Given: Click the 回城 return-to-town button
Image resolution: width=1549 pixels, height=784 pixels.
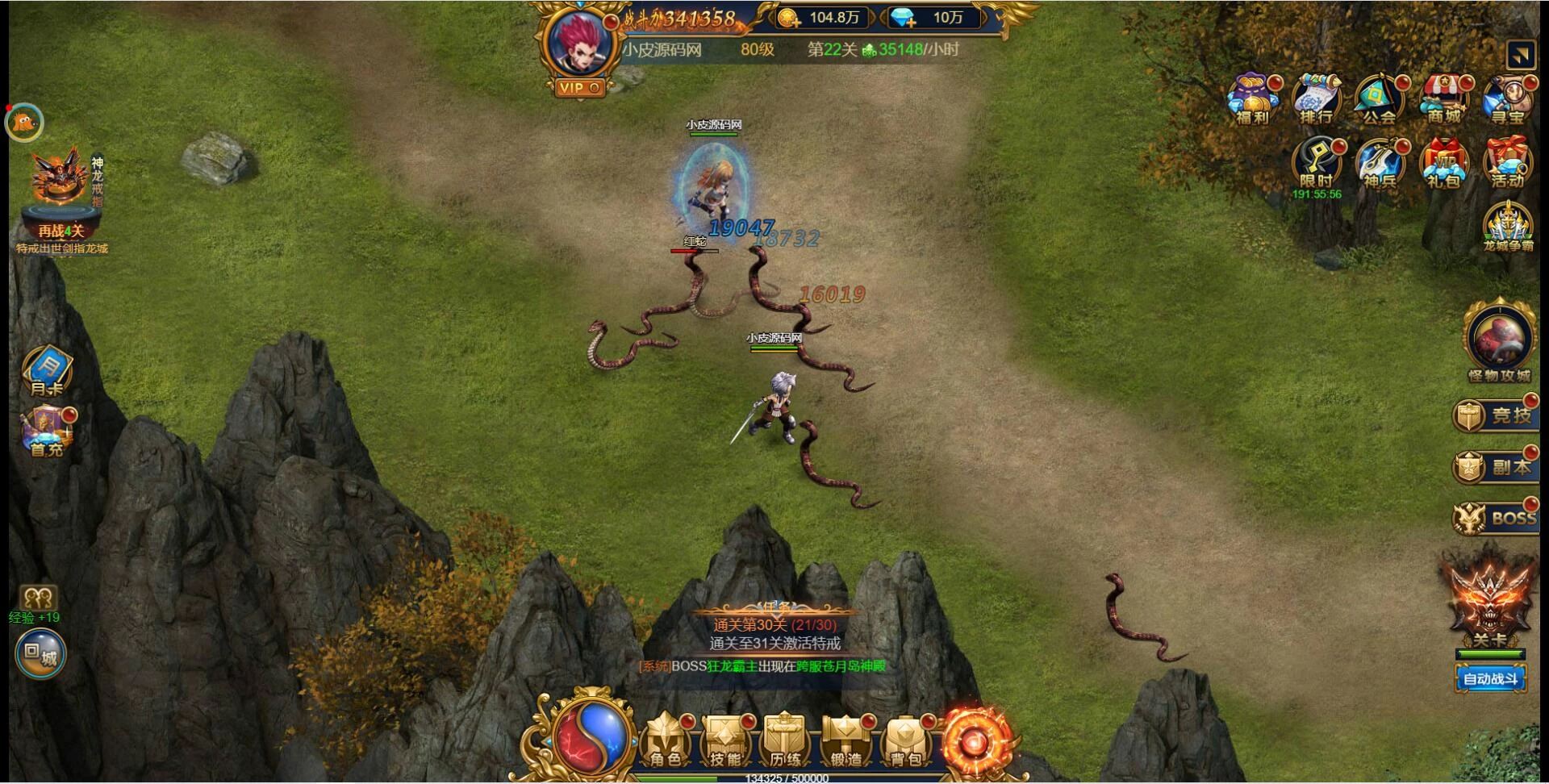Looking at the screenshot, I should tap(40, 654).
